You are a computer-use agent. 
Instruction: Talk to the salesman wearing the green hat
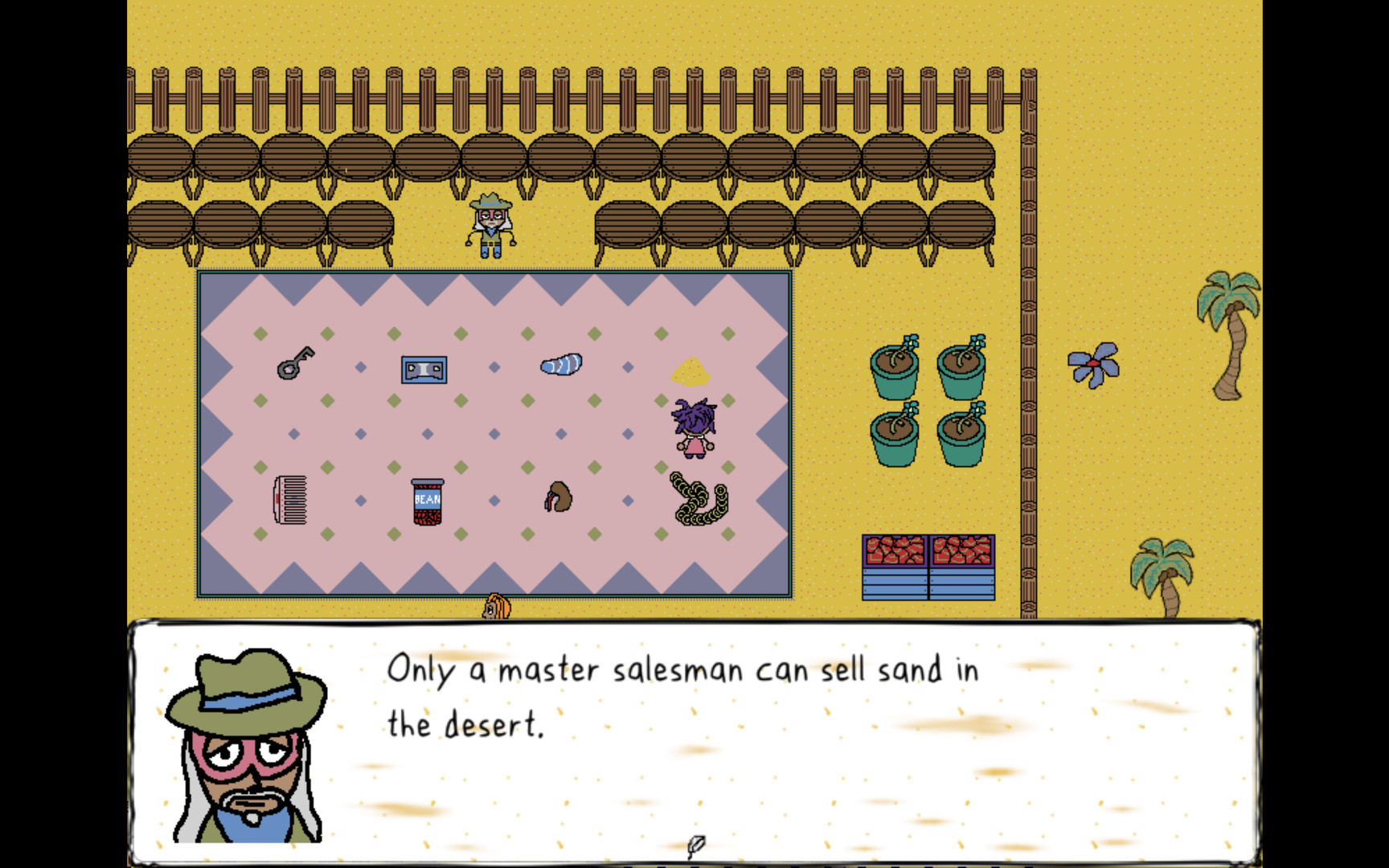click(x=490, y=225)
